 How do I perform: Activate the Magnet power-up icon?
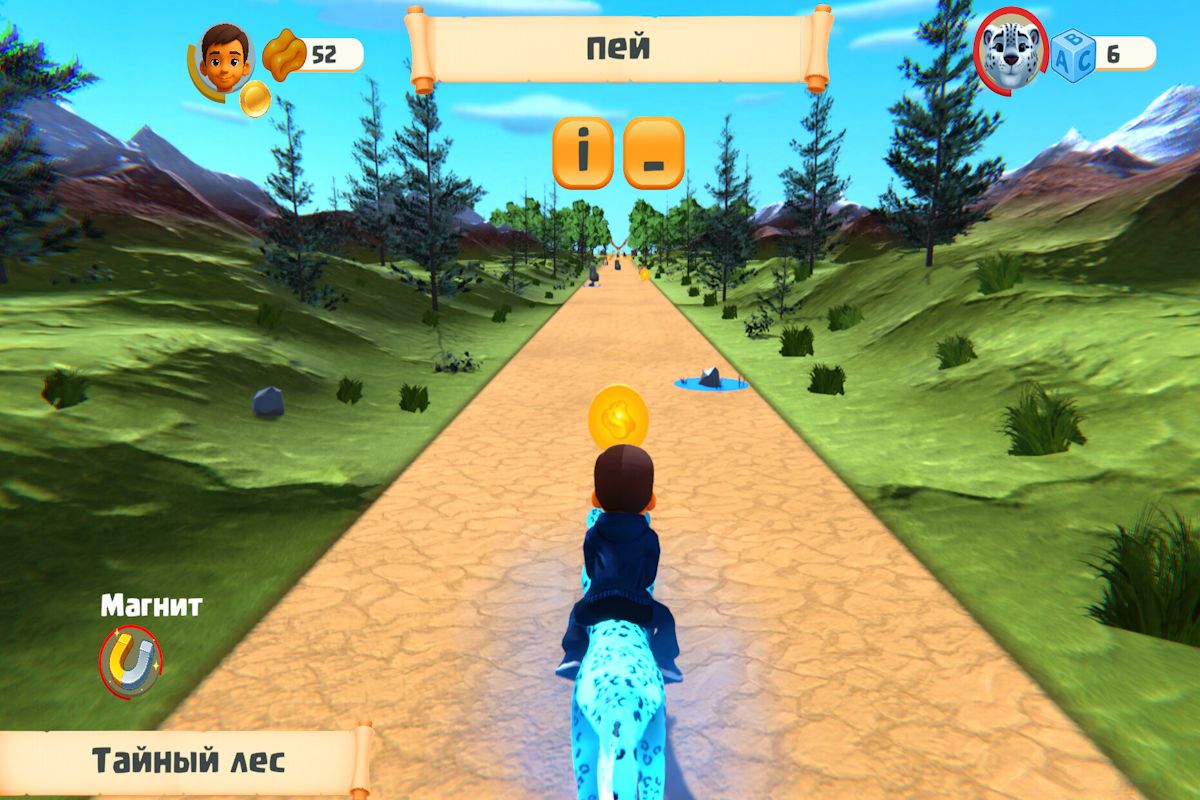tap(131, 660)
